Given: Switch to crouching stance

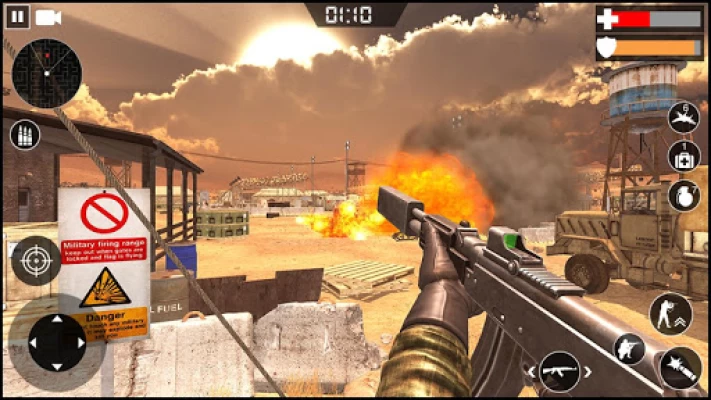Looking at the screenshot, I should [x=630, y=349].
